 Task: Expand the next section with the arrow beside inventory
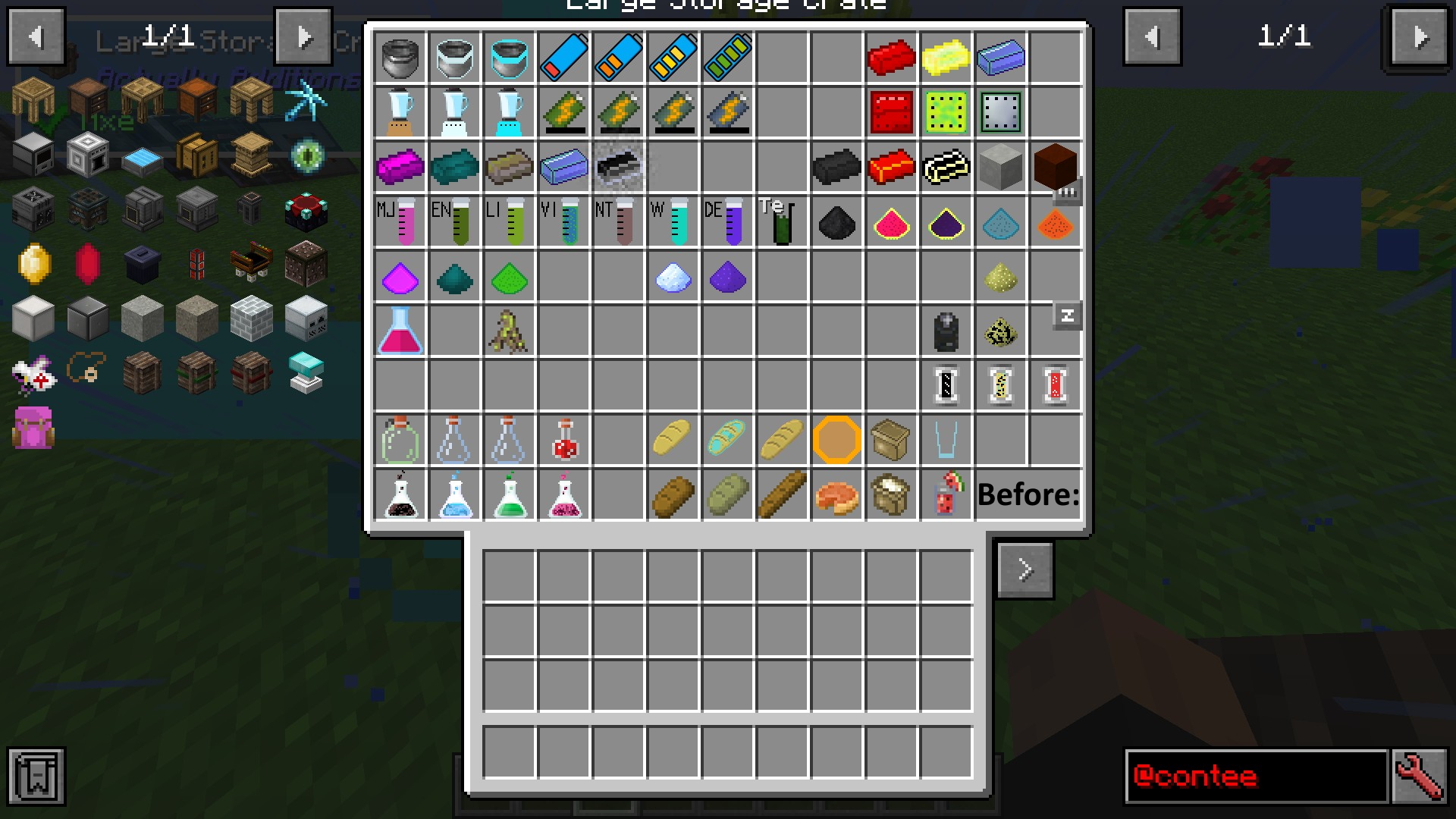(x=1025, y=569)
